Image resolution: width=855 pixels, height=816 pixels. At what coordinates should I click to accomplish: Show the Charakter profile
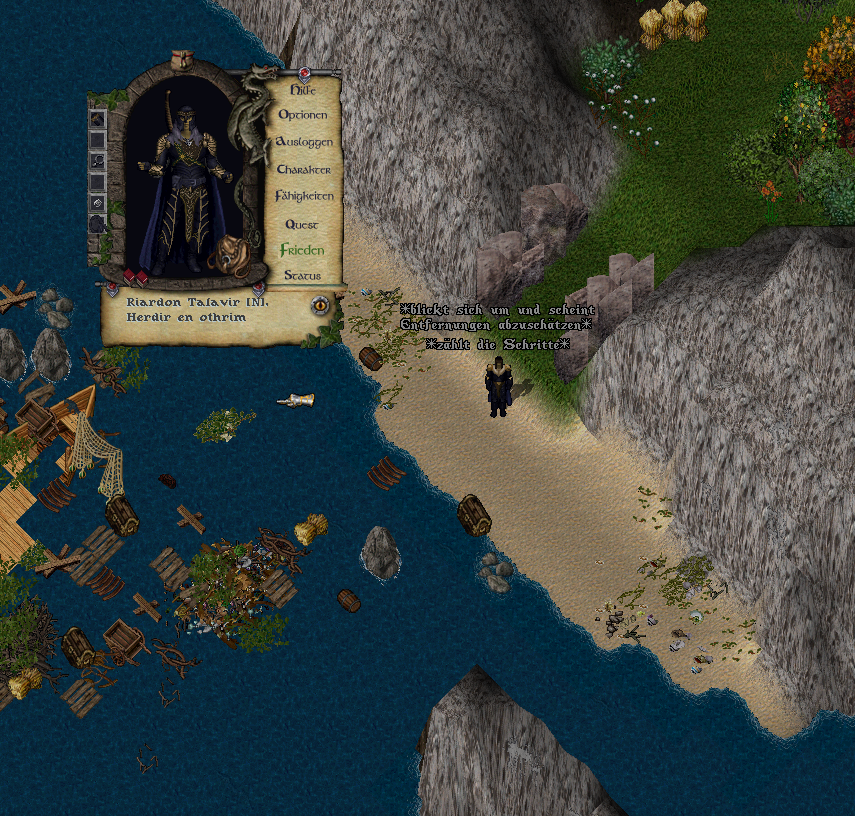[303, 169]
